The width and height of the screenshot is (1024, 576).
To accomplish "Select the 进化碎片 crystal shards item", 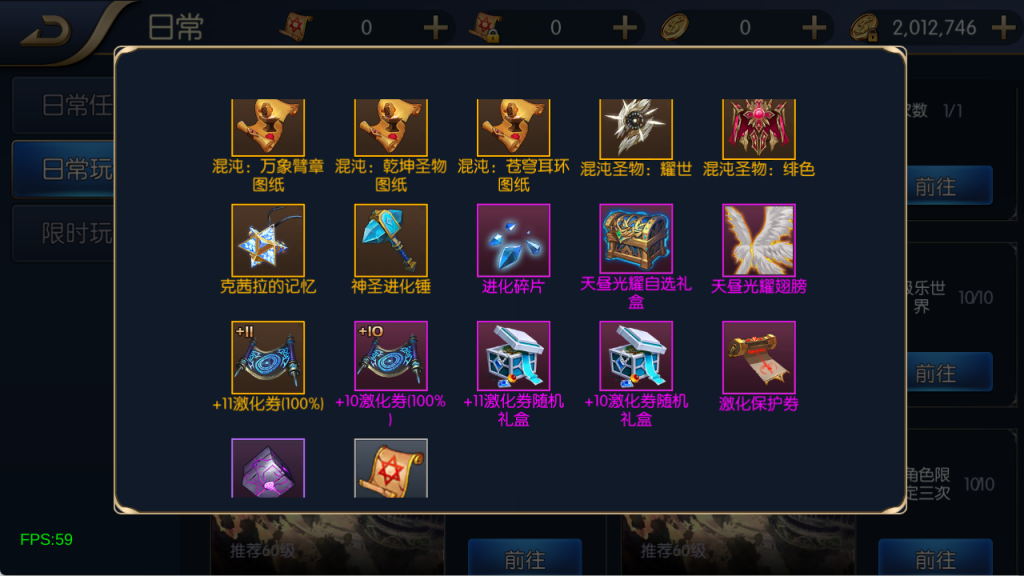I will point(513,240).
